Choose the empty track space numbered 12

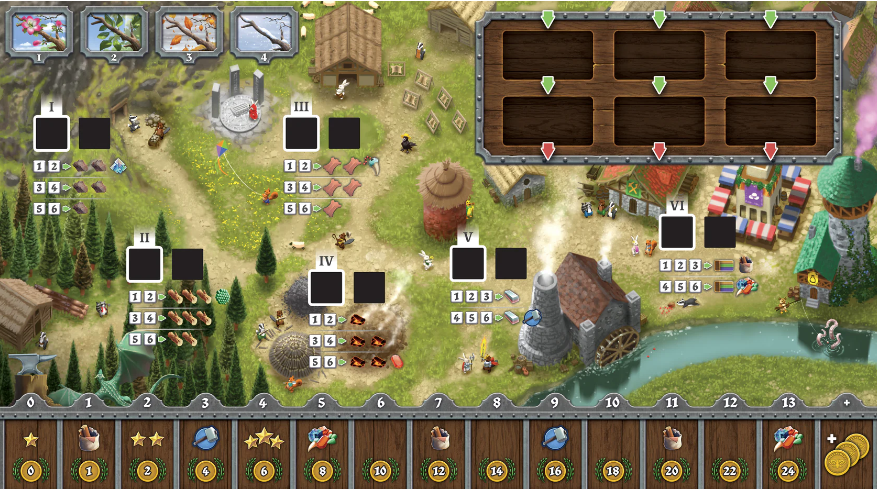[730, 448]
